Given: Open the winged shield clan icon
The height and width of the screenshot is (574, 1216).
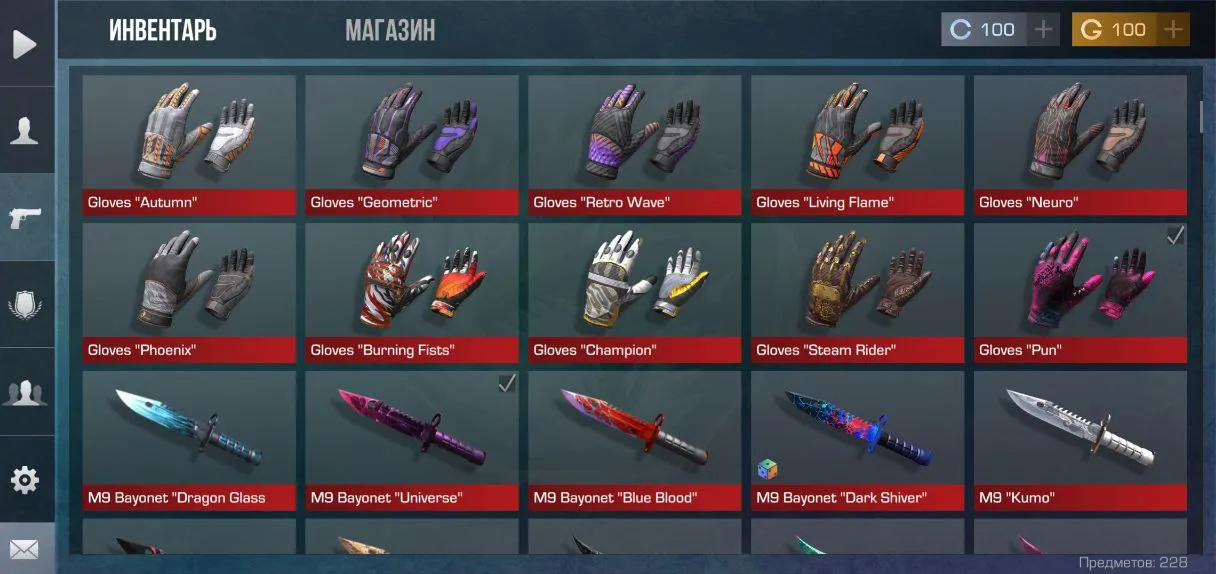Looking at the screenshot, I should pos(25,304).
